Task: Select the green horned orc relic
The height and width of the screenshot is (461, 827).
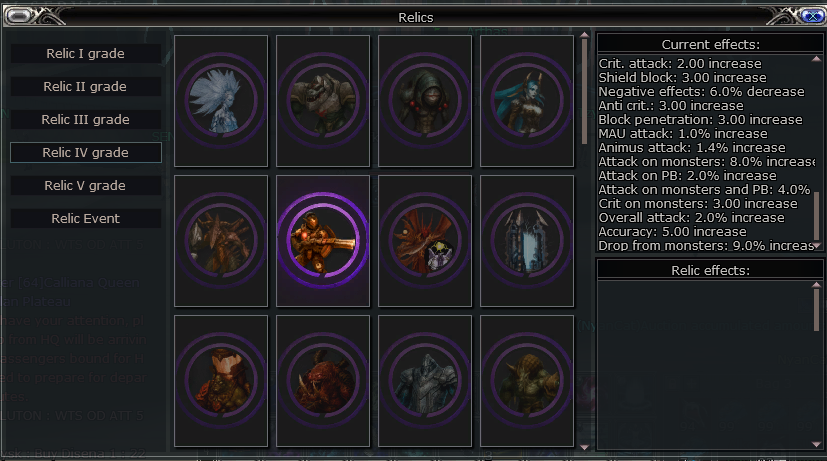Action: 527,380
